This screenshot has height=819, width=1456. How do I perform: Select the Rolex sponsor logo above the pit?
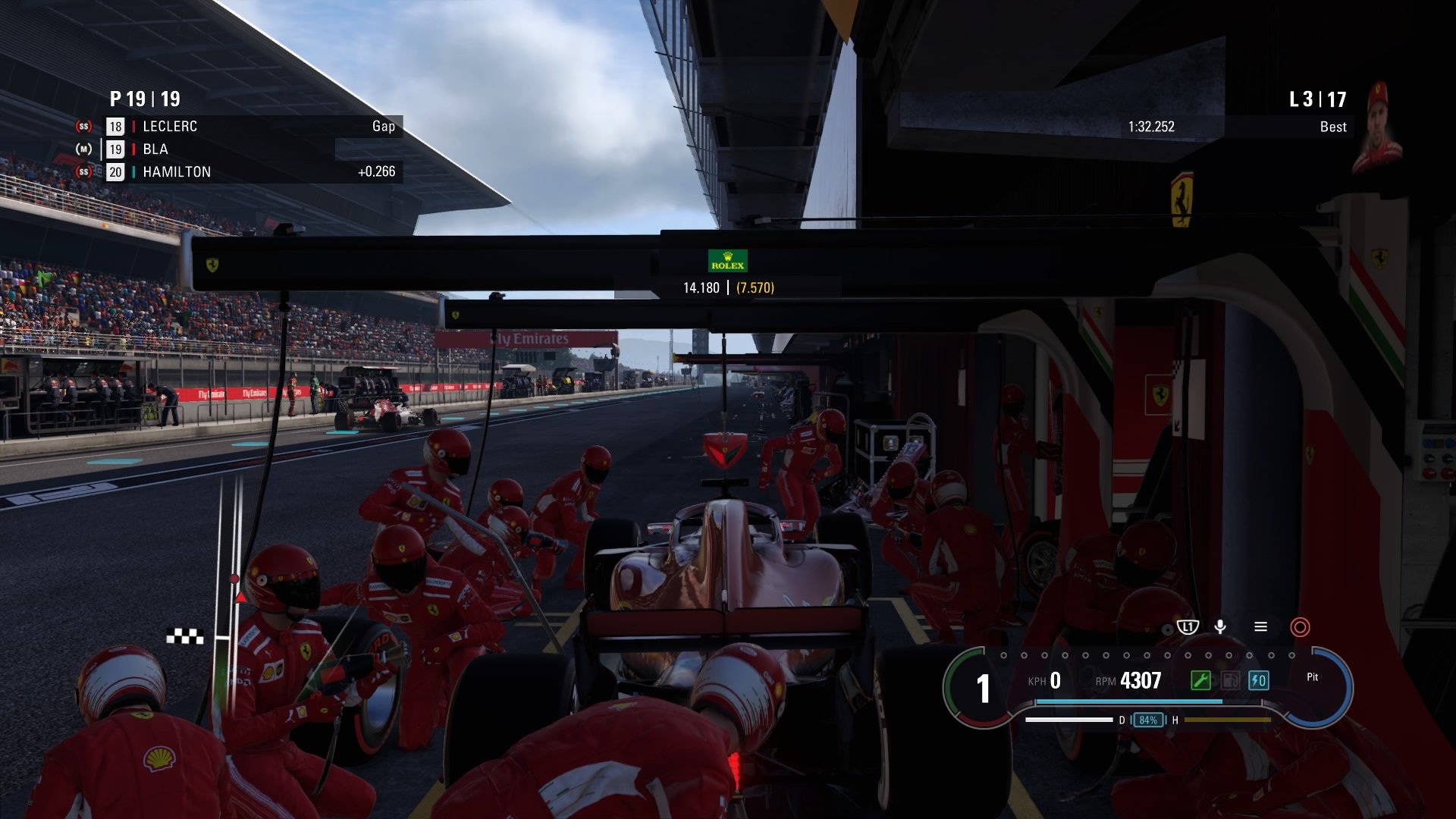coord(727,260)
